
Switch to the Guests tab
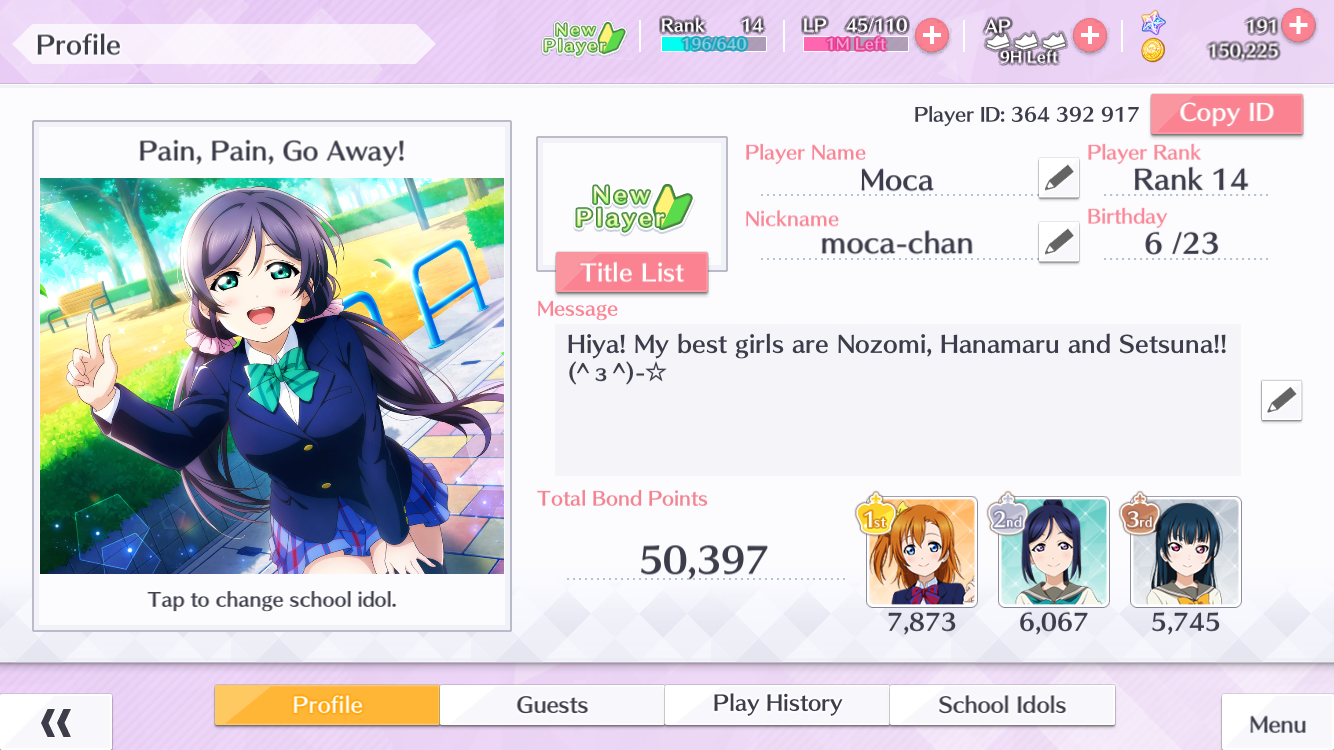[552, 705]
